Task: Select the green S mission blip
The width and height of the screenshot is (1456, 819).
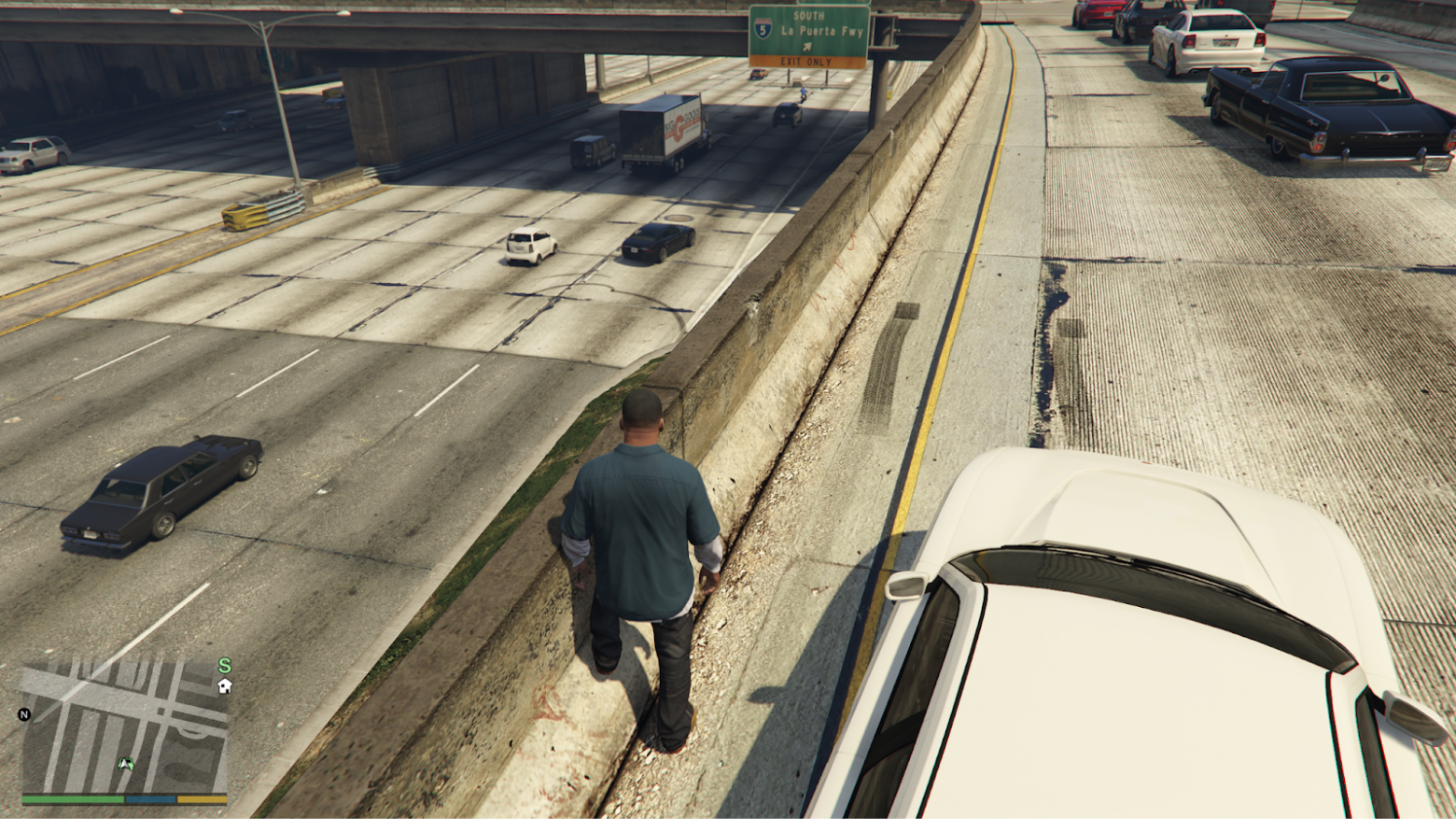Action: point(224,666)
